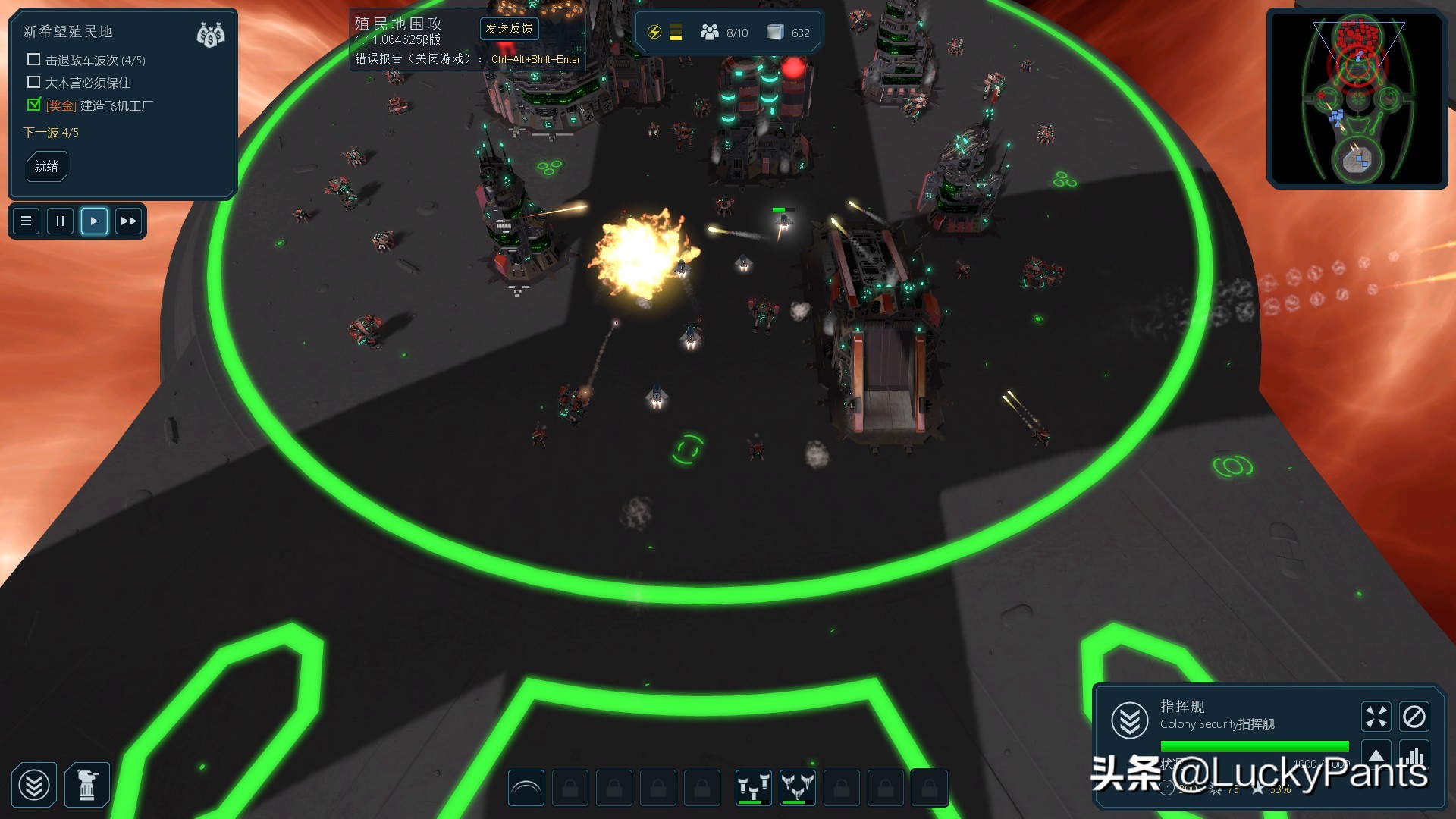Select the command ship chevron button bottom-left
The height and width of the screenshot is (819, 1456).
tap(34, 785)
